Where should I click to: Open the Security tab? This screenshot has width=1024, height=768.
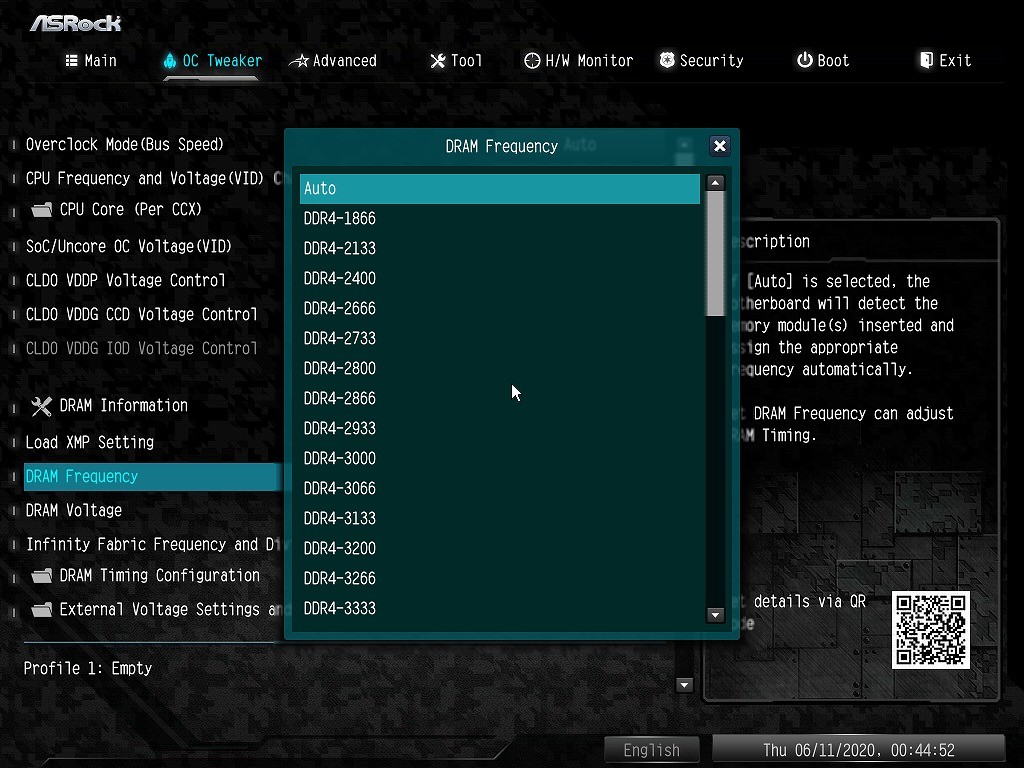click(701, 61)
